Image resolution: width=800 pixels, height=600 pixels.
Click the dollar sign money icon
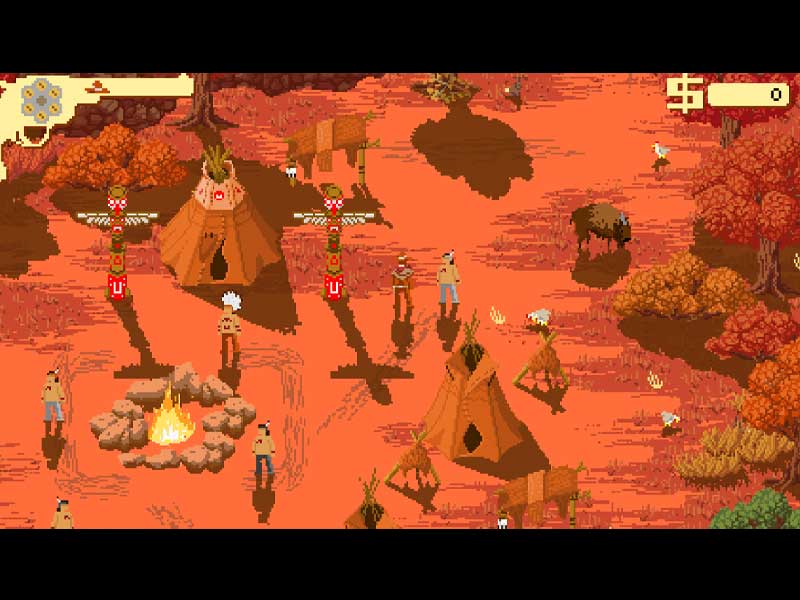(685, 96)
